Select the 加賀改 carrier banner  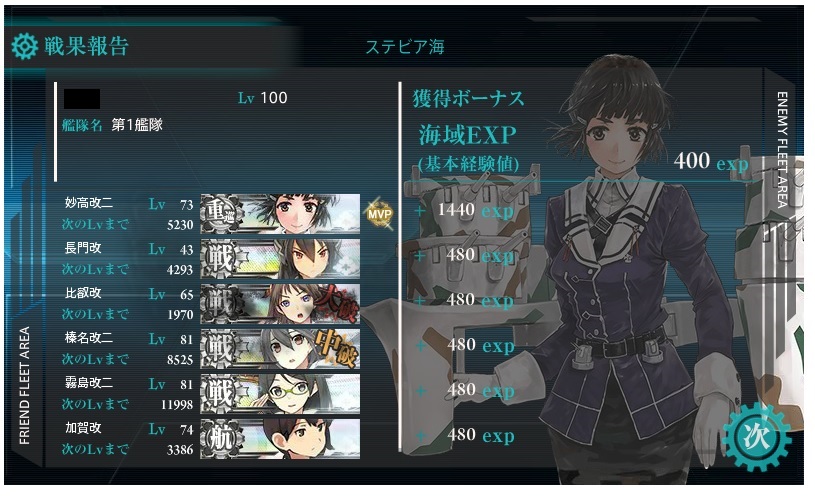coord(280,437)
